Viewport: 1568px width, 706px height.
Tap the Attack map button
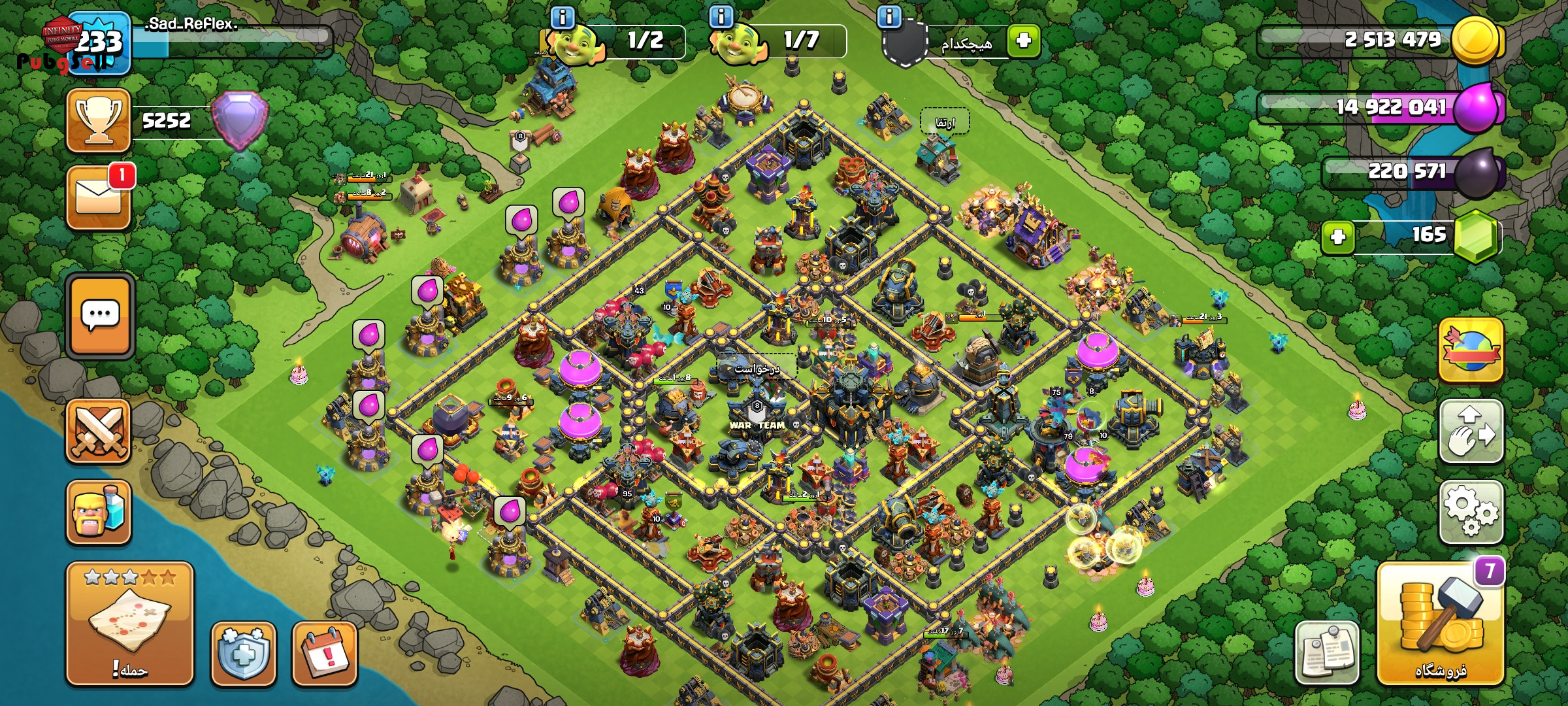click(129, 624)
